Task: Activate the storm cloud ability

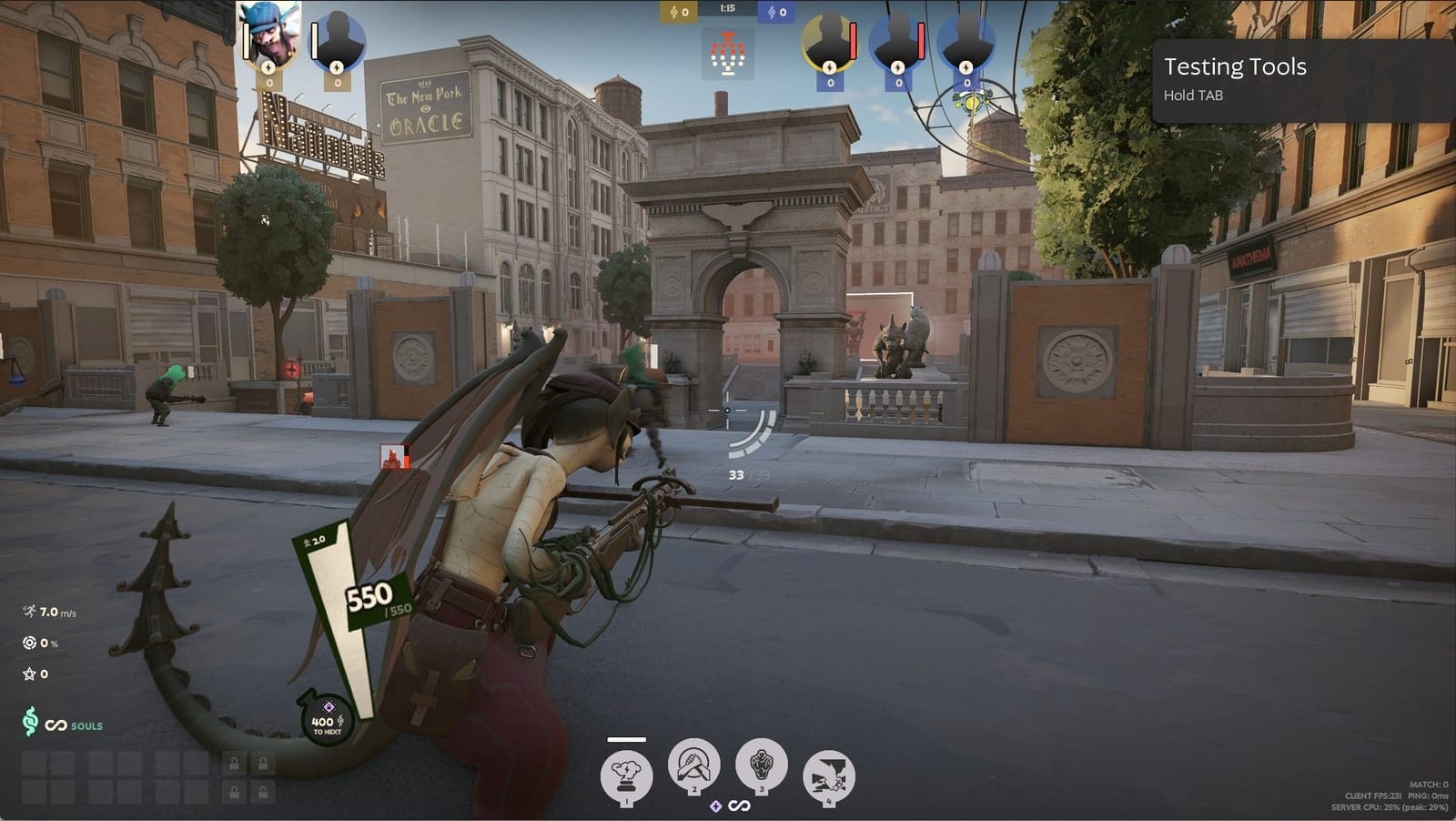Action: point(625,775)
